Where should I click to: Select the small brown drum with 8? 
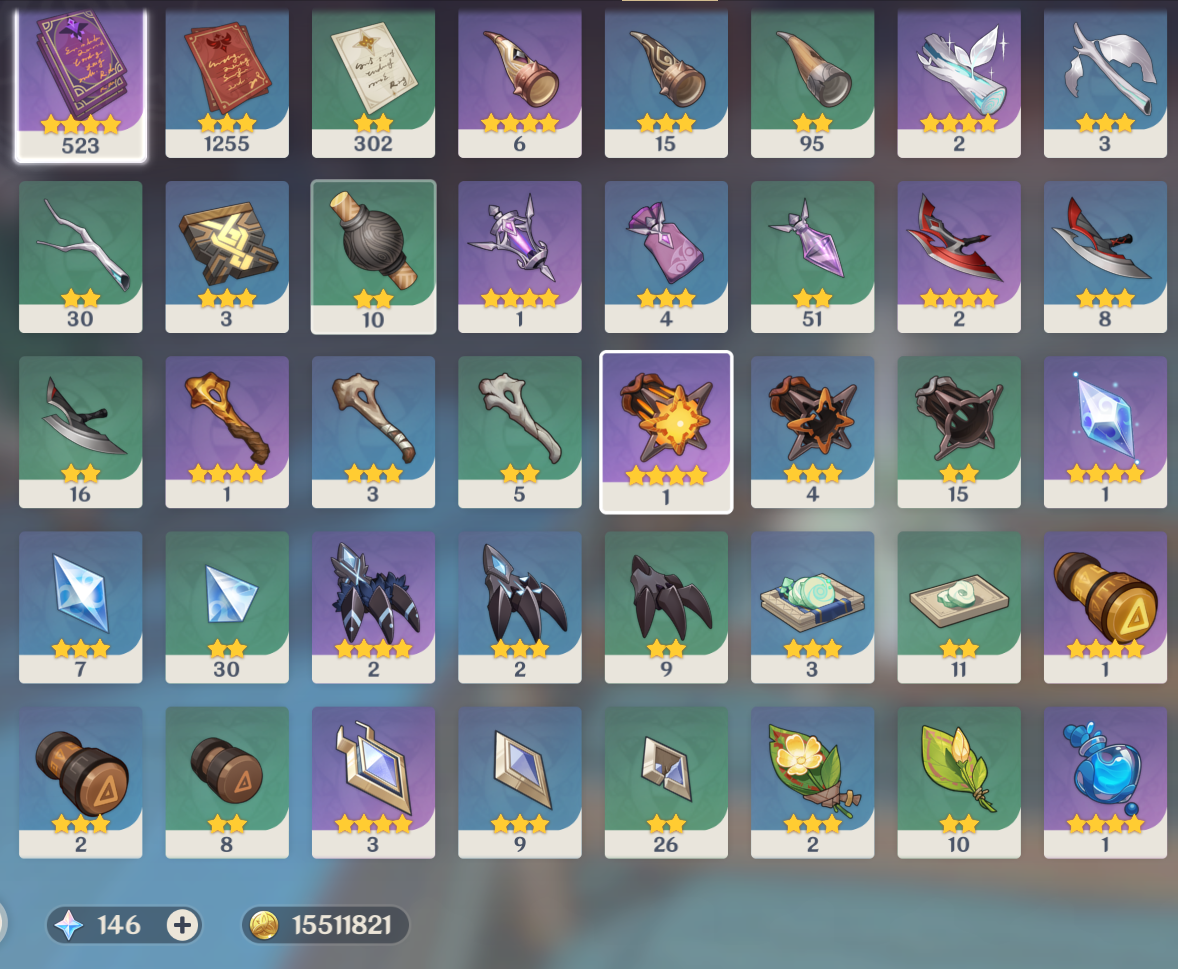point(227,780)
